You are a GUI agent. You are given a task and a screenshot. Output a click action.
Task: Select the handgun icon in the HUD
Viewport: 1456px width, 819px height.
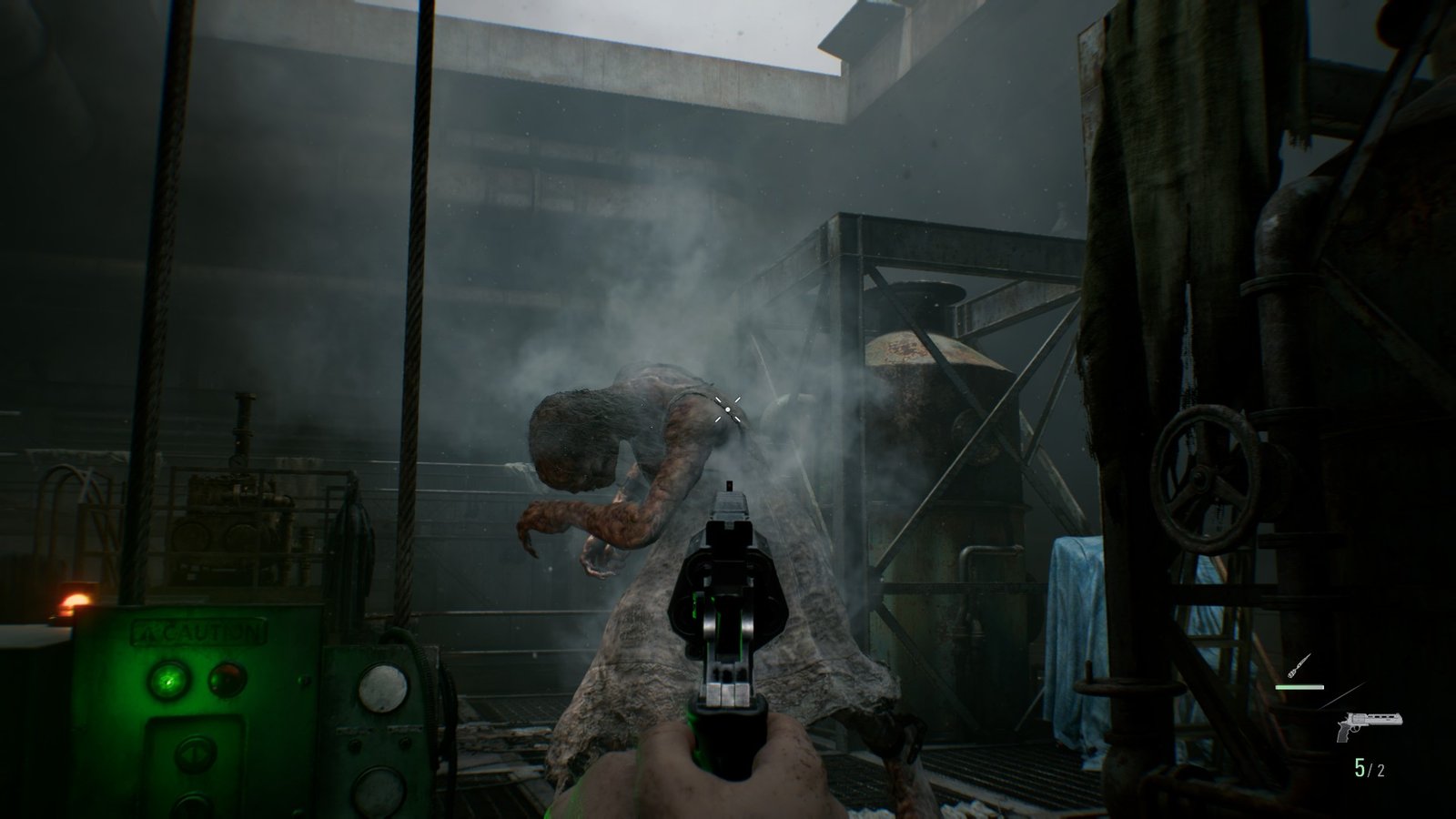tap(1370, 726)
